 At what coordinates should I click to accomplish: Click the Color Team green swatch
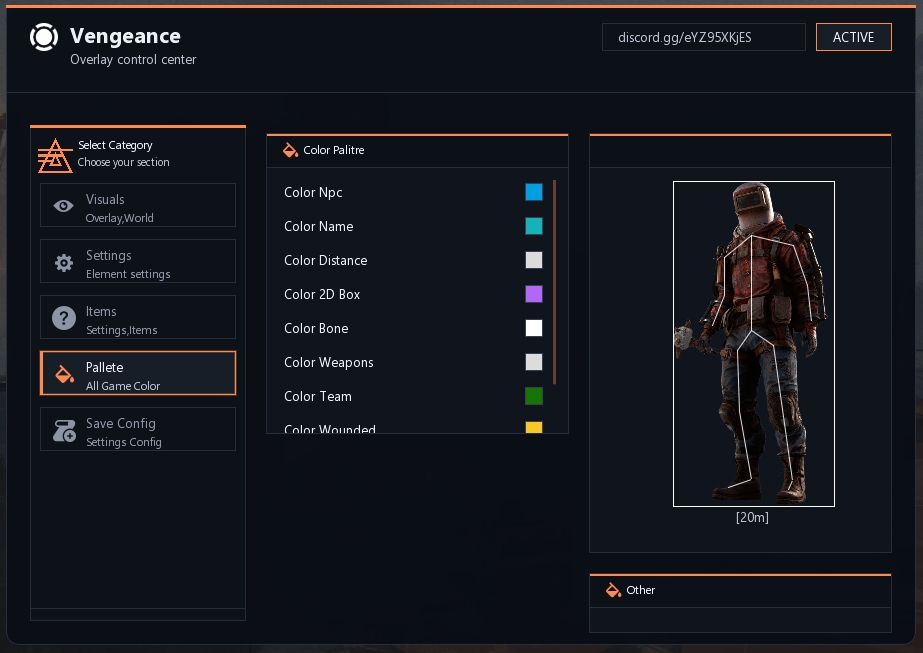(x=534, y=396)
